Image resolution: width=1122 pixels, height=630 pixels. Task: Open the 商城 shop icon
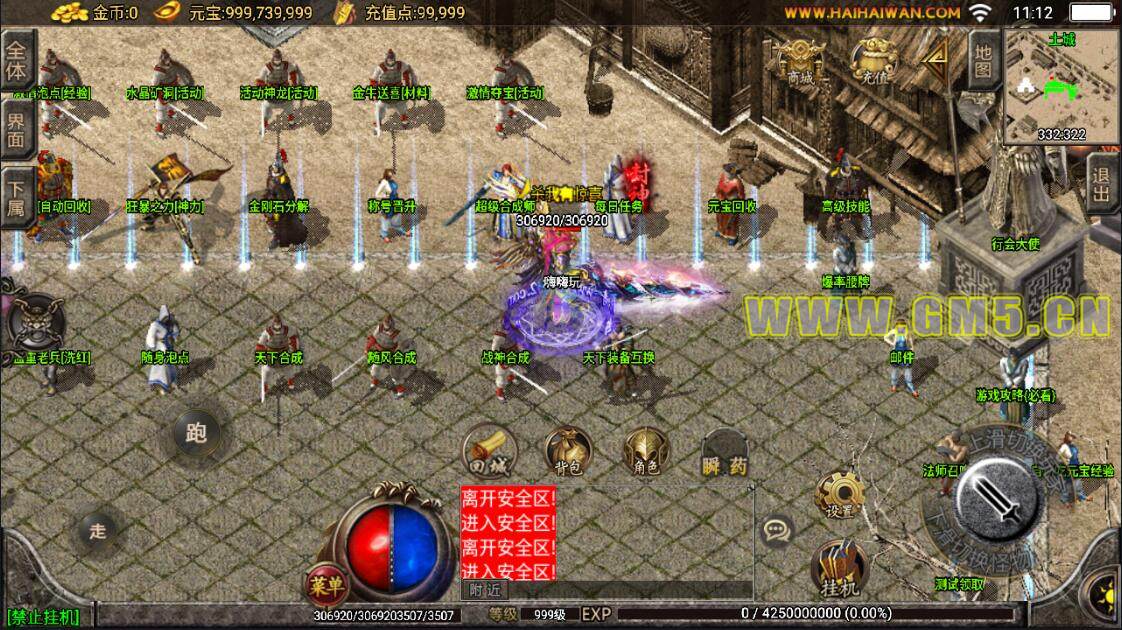[x=800, y=60]
